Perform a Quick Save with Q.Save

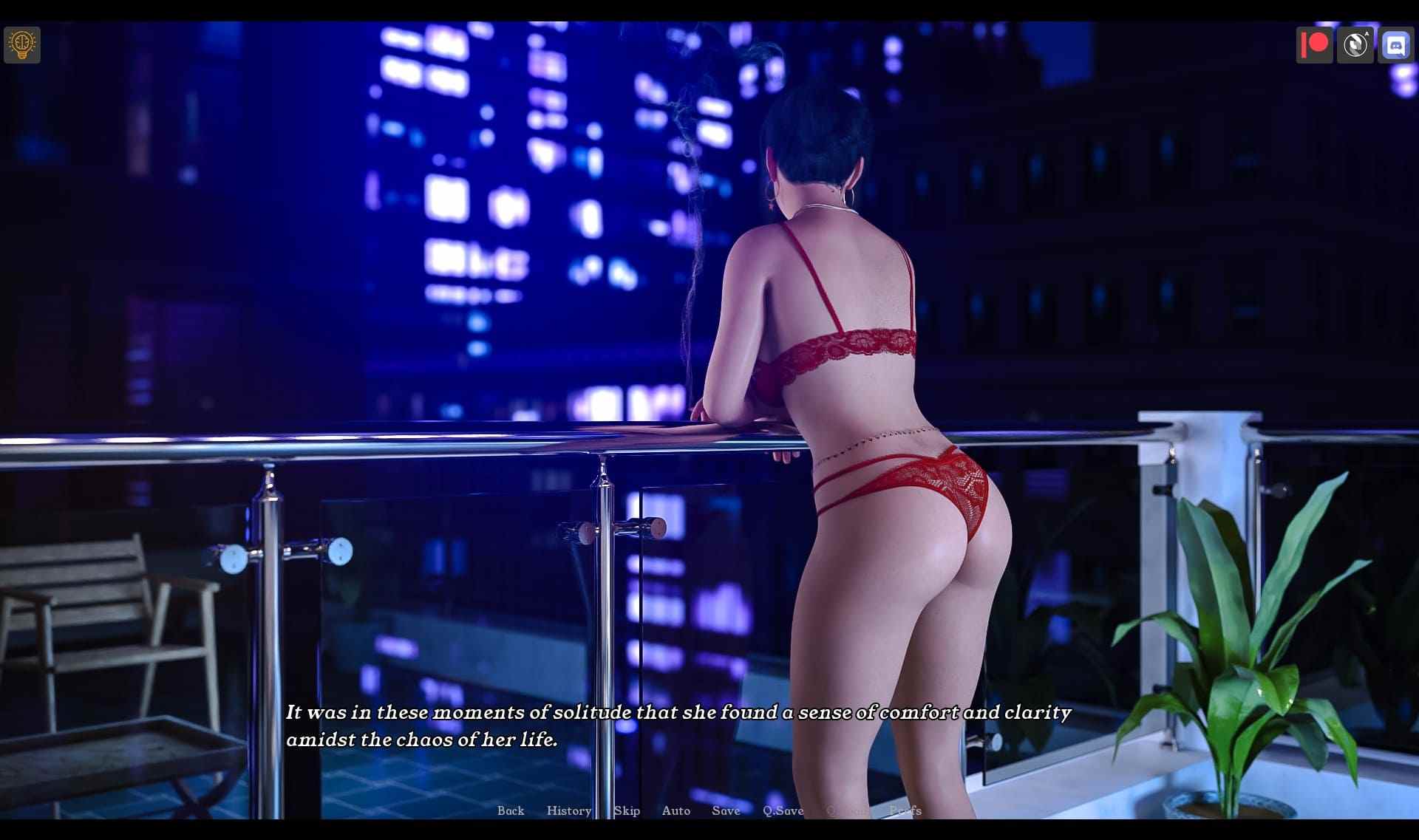tap(783, 810)
